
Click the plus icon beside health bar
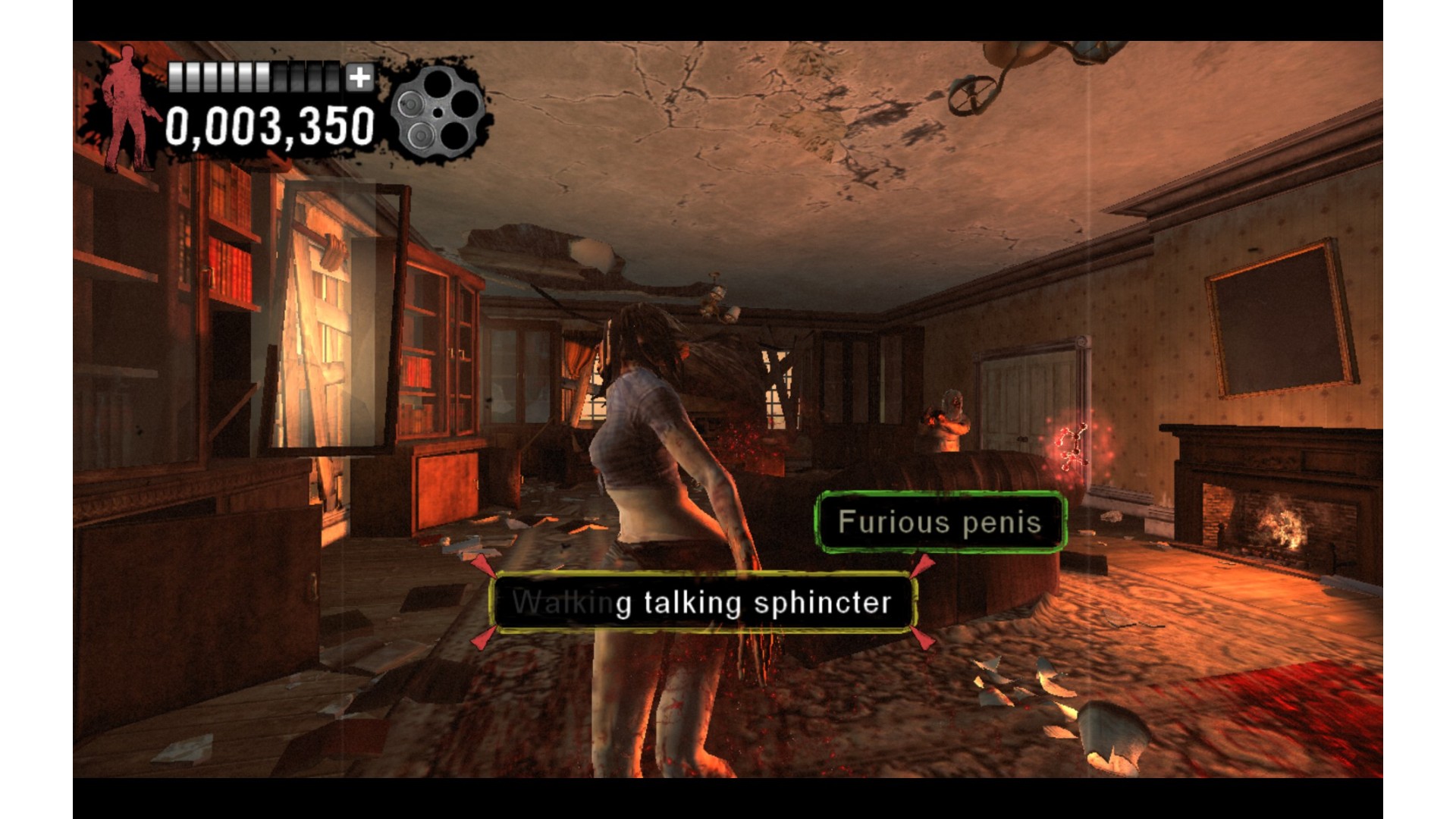point(360,77)
